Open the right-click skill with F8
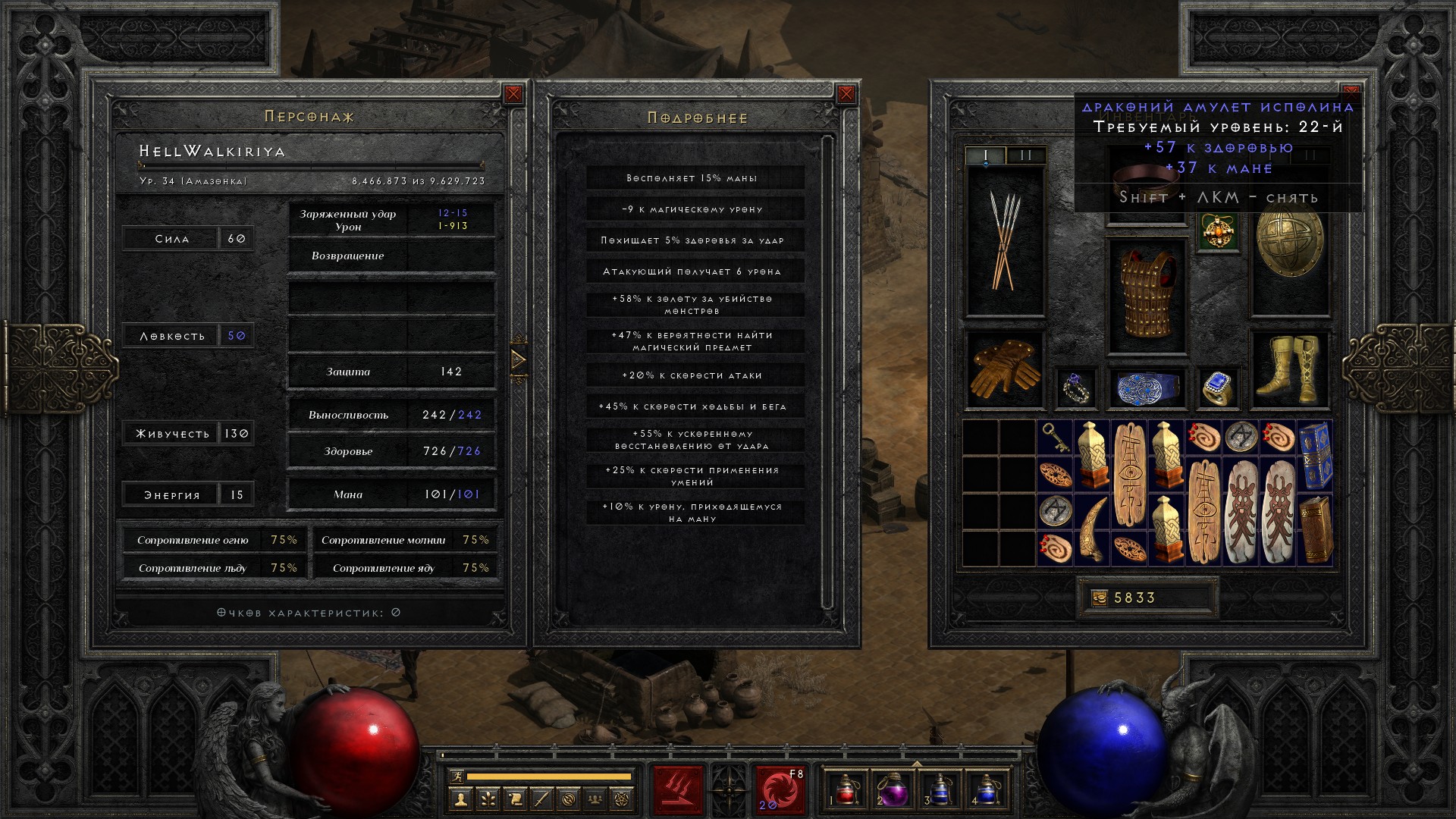 click(x=779, y=789)
